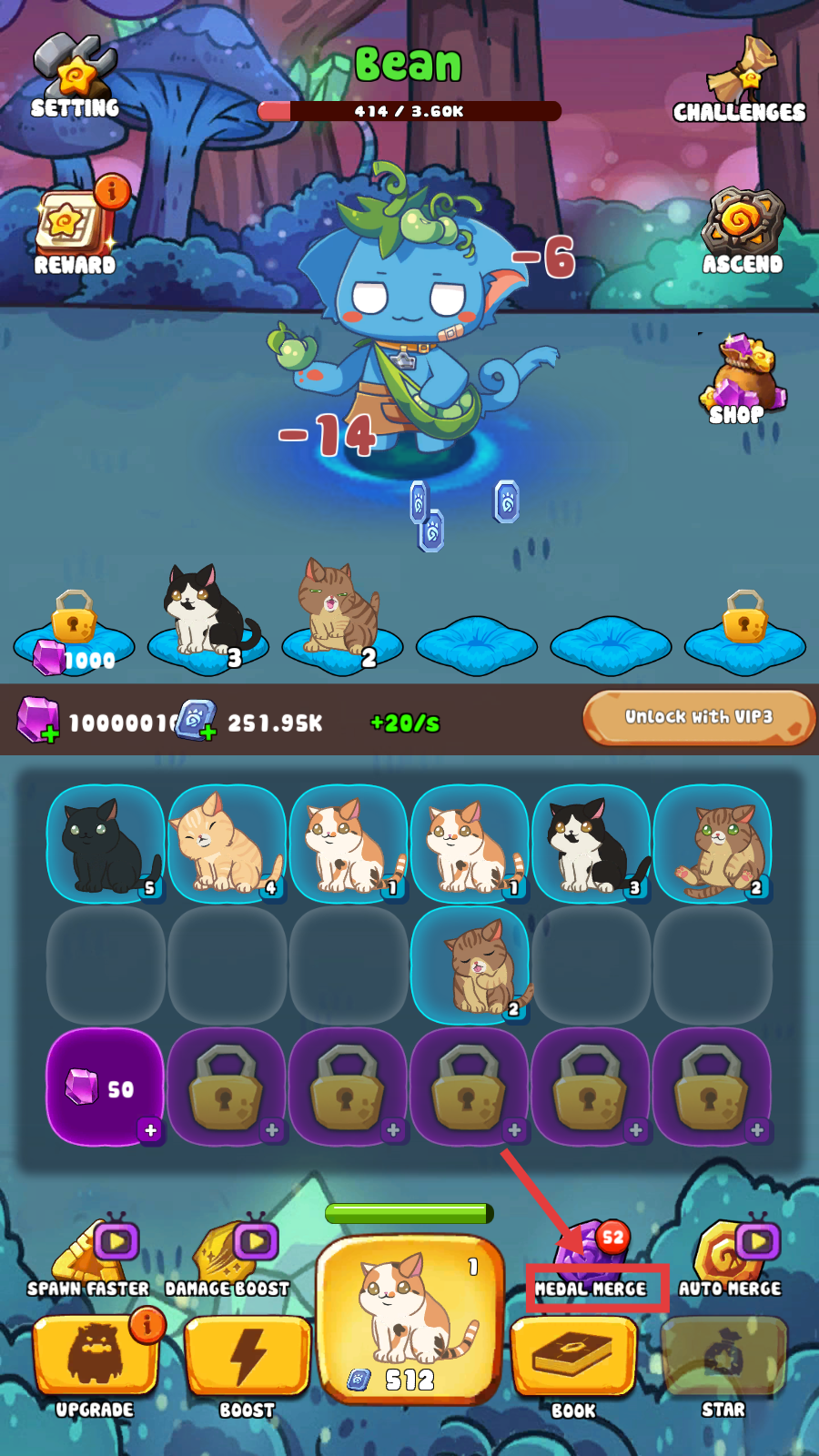Select the black level 5 cat
The image size is (819, 1456).
point(106,844)
